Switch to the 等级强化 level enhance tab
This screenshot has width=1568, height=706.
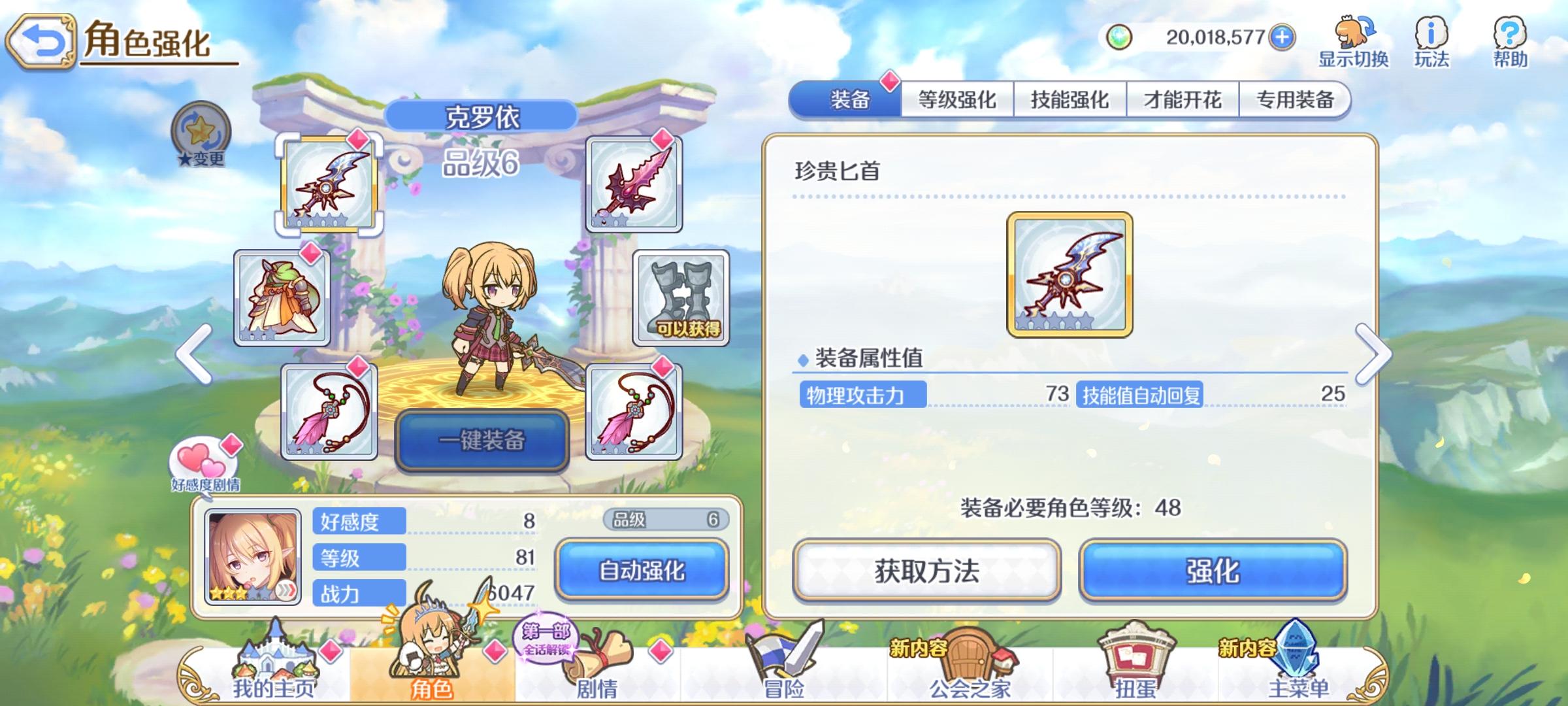point(956,98)
